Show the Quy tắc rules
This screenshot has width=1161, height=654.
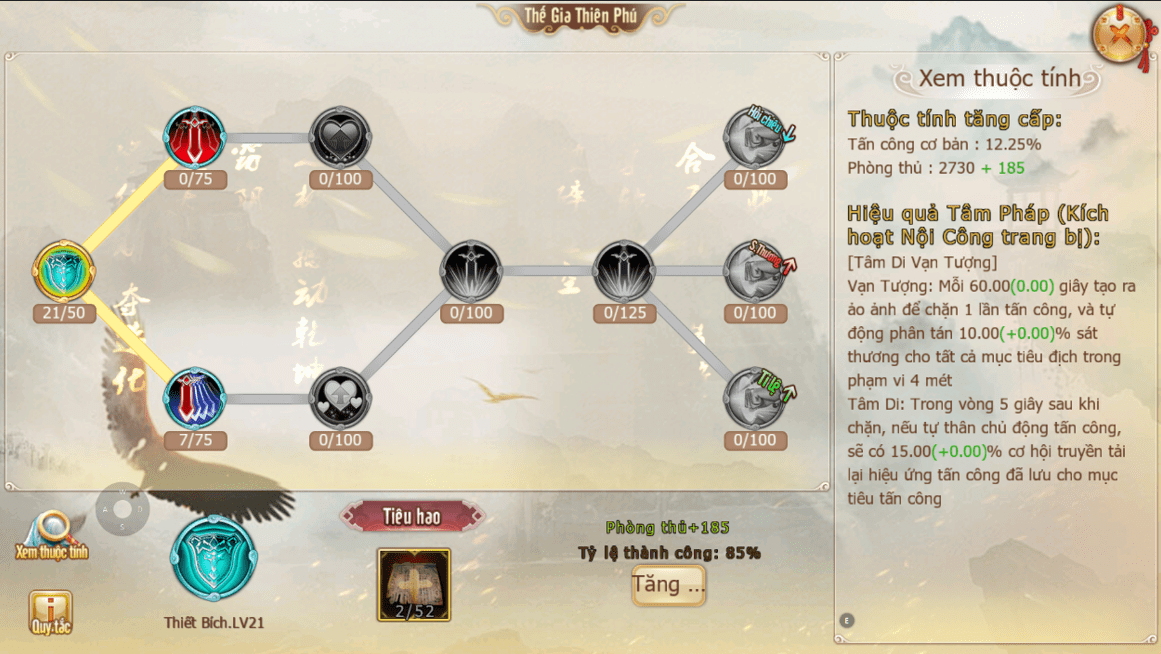click(x=49, y=611)
